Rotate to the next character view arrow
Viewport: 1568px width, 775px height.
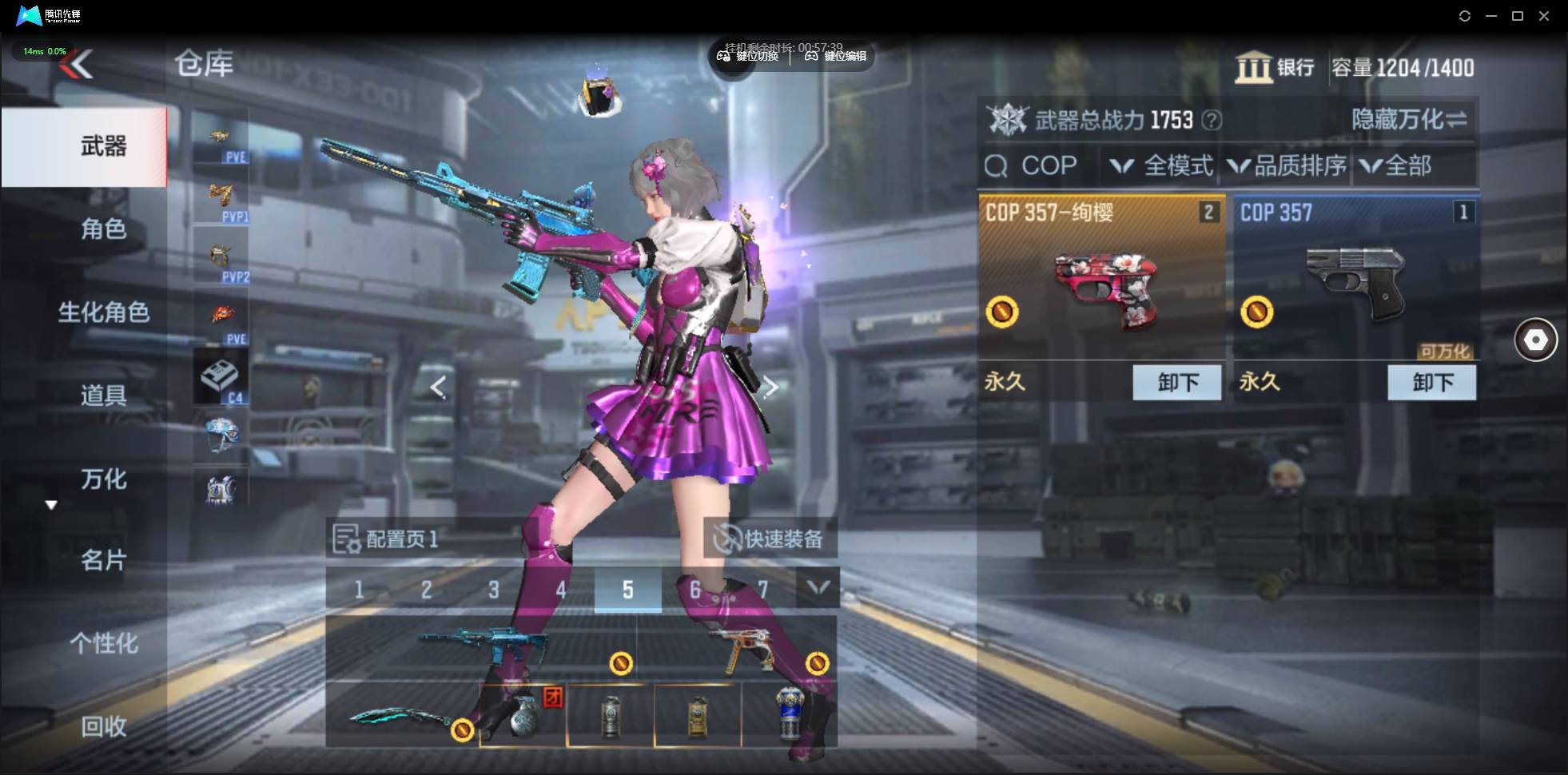coord(770,387)
